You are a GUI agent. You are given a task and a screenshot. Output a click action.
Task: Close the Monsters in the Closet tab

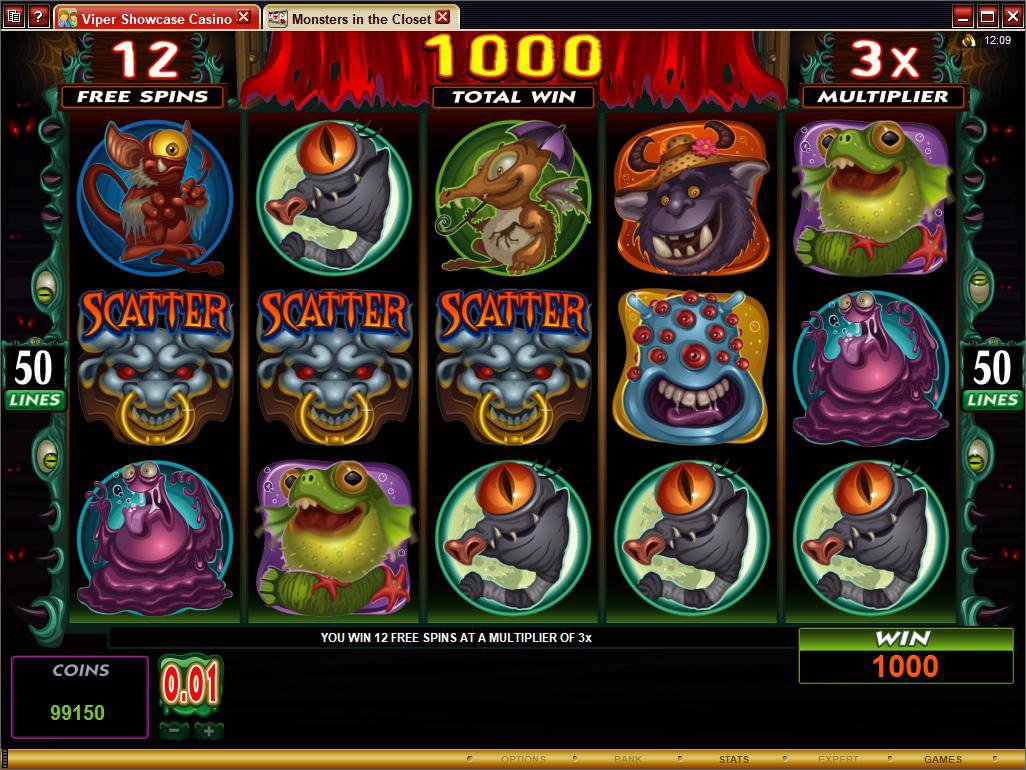443,17
